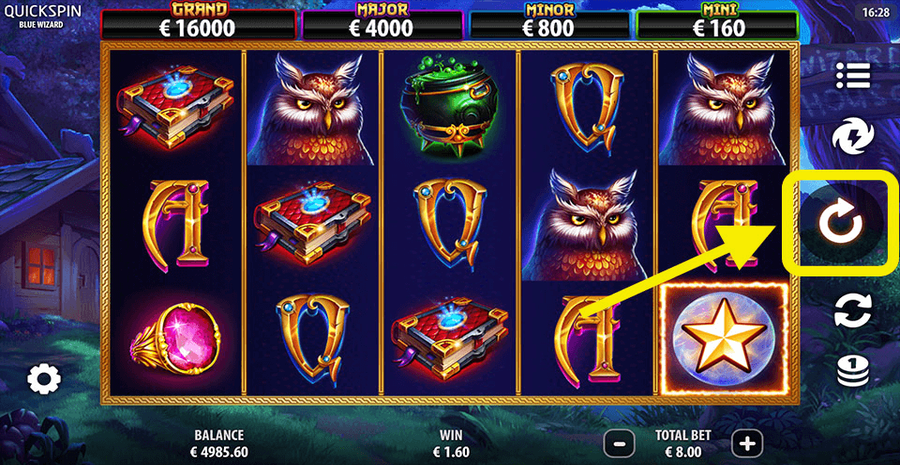900x465 pixels.
Task: Toggle the lightning bolt fast-spin button
Action: pos(852,135)
